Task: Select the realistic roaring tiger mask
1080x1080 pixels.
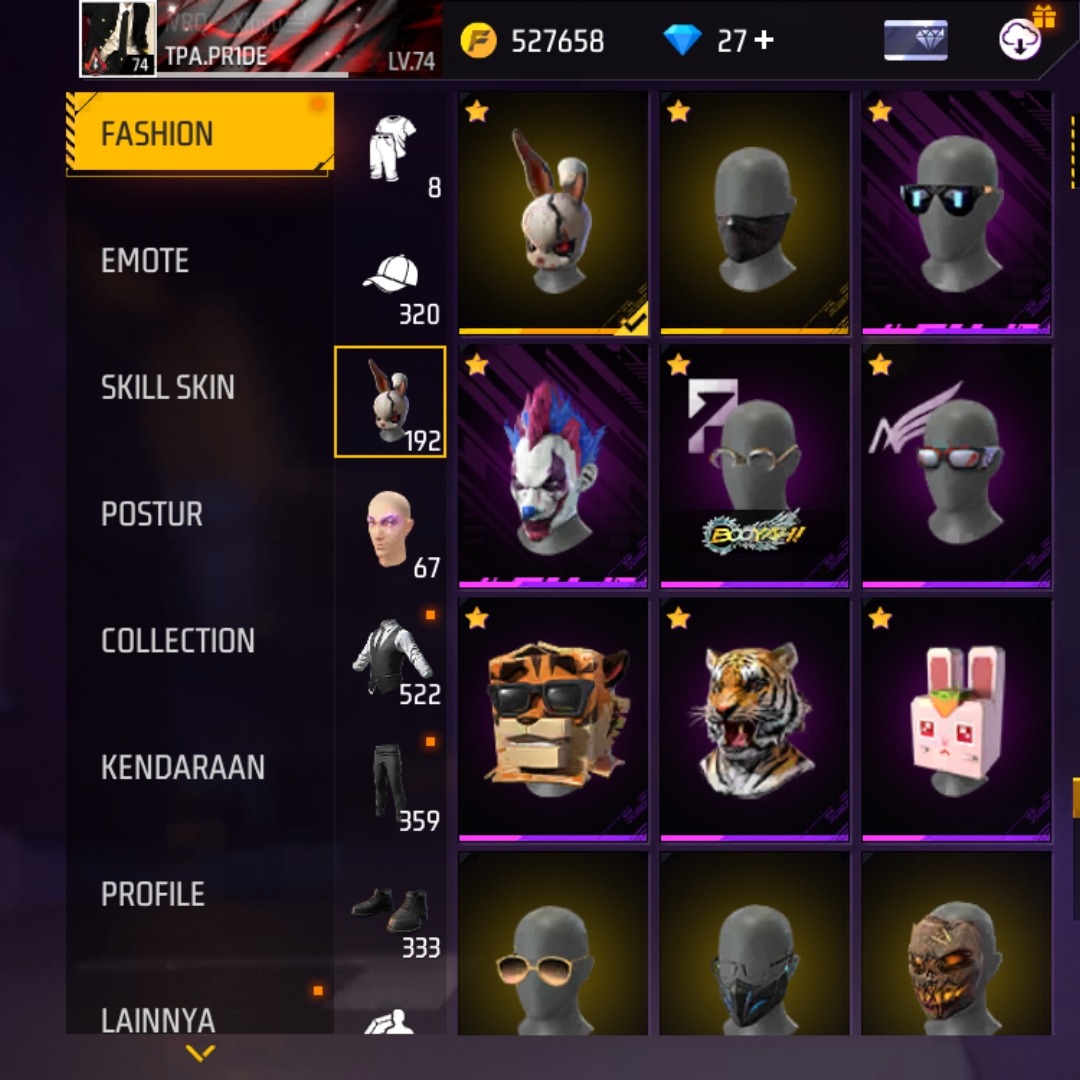Action: click(x=755, y=718)
